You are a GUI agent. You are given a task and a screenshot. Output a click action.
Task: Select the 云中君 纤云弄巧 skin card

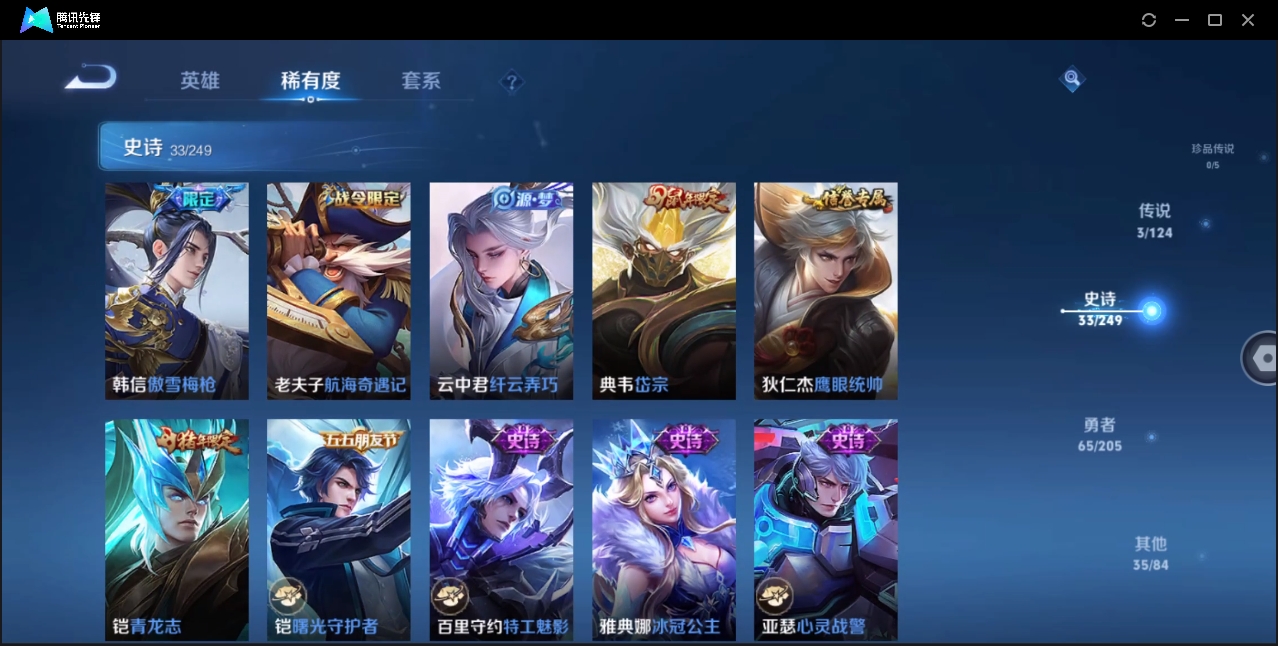point(501,290)
